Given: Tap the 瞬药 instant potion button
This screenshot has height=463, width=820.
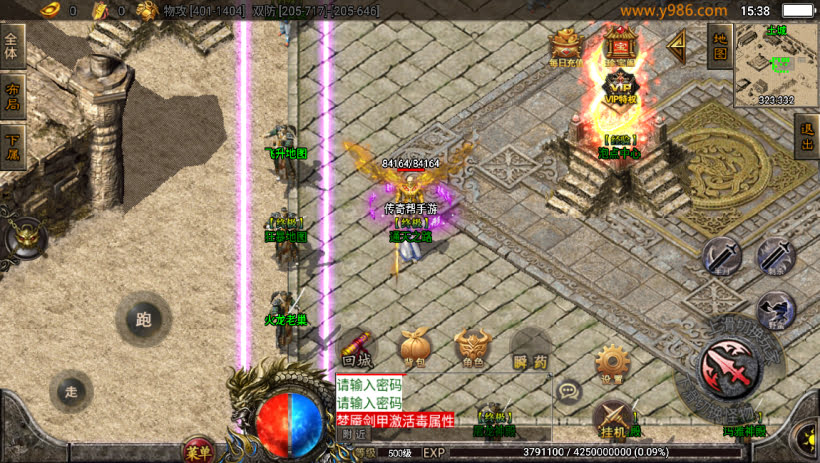Looking at the screenshot, I should [531, 346].
